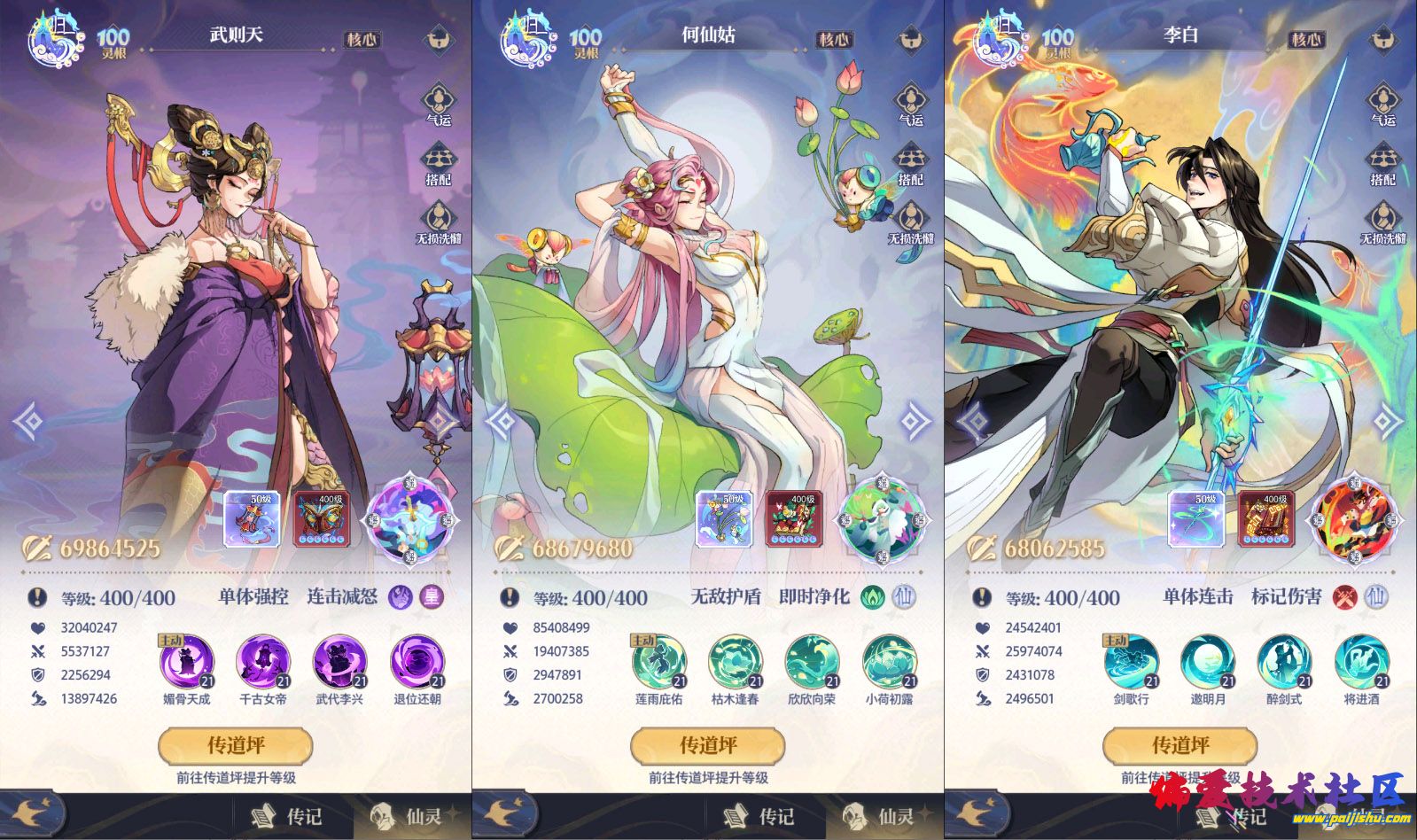1417x840 pixels.
Task: Click 传道坪 button under 武则天's skills
Action: click(x=236, y=745)
